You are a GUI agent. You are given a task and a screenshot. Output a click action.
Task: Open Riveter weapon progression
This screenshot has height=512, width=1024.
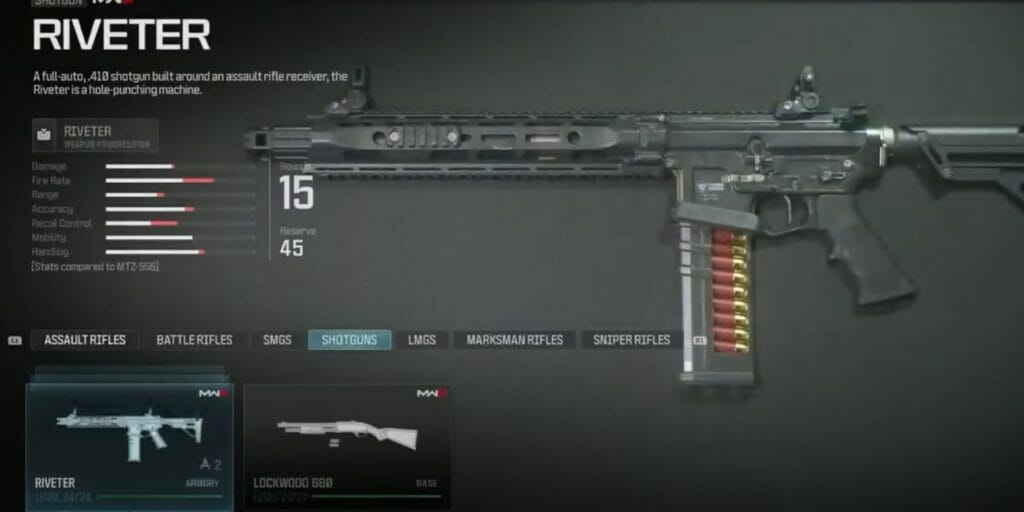tap(95, 135)
